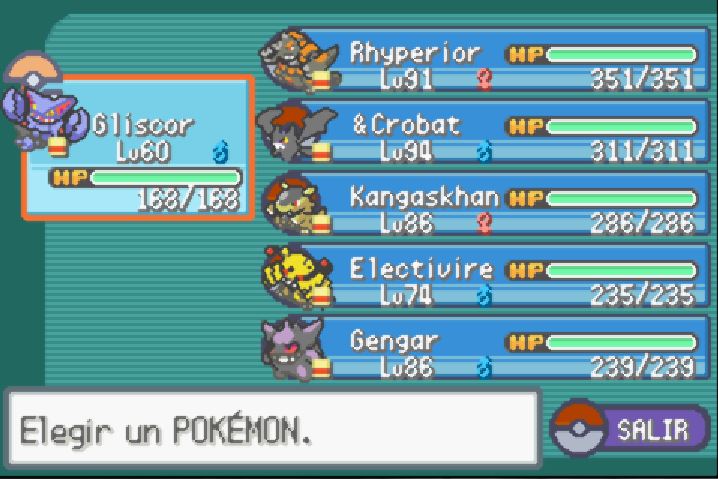Select Gliscor in the lead party slot

[x=138, y=148]
